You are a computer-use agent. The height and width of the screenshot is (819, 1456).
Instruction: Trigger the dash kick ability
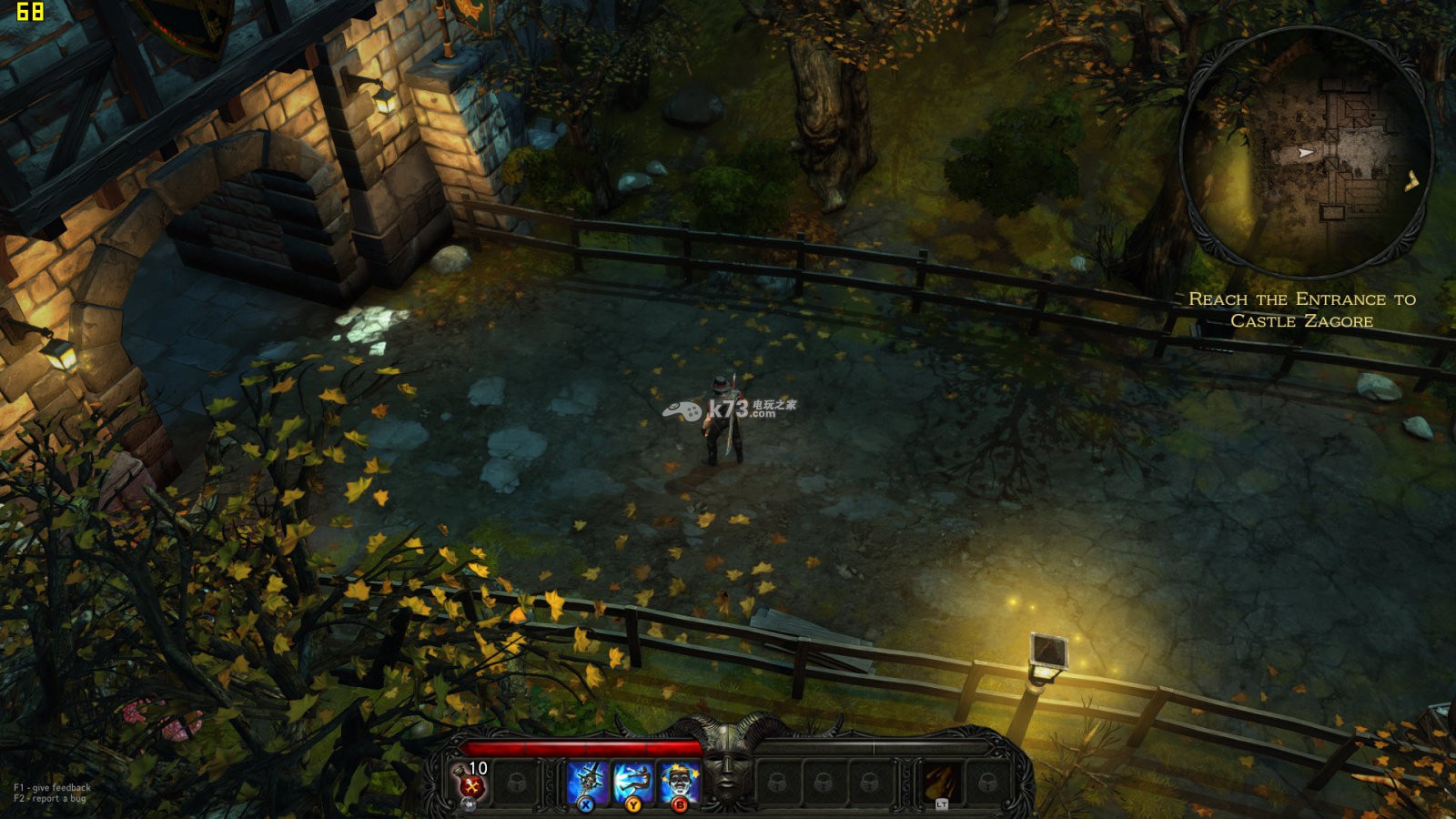[633, 782]
